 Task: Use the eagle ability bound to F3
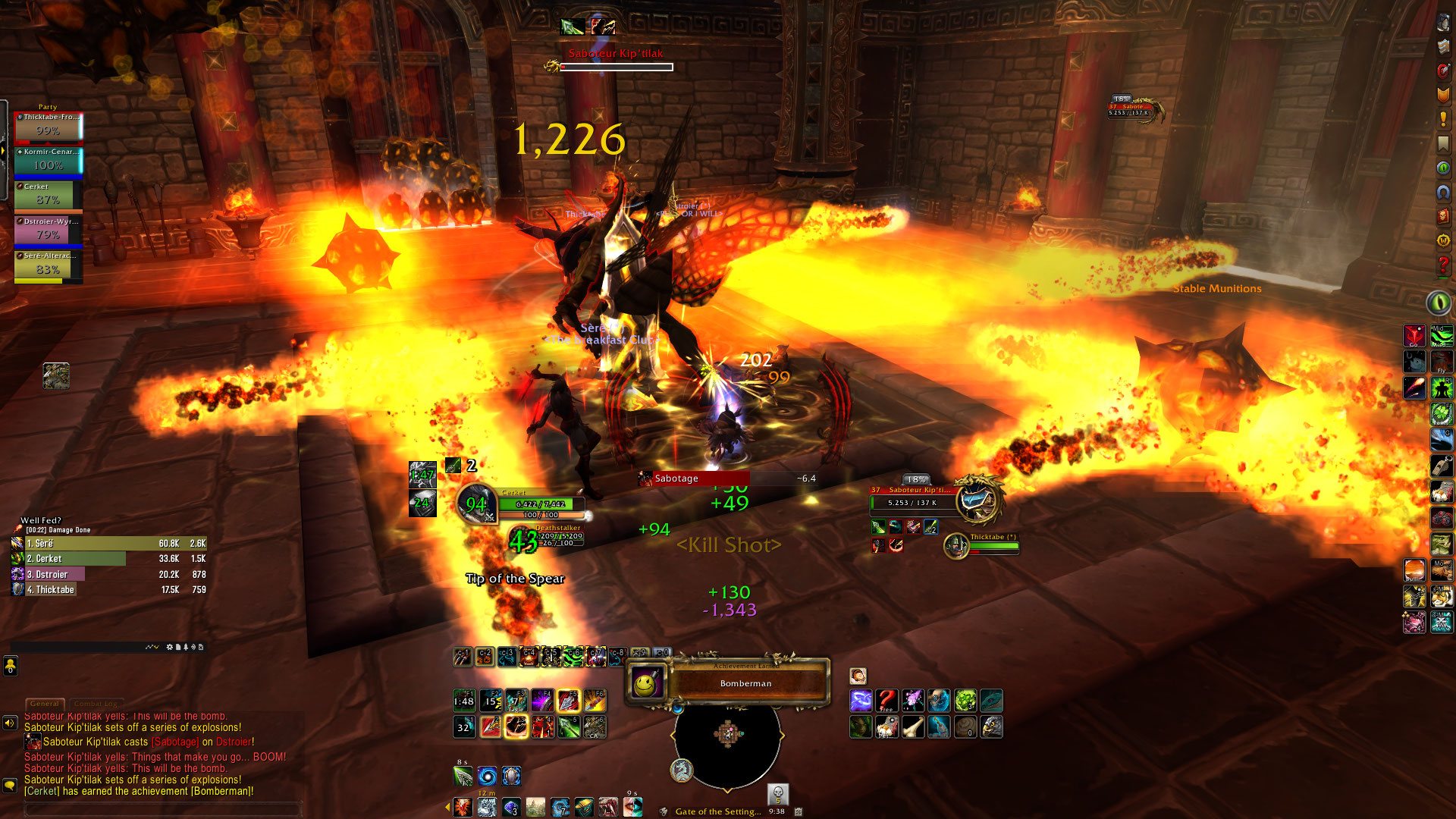point(516,700)
